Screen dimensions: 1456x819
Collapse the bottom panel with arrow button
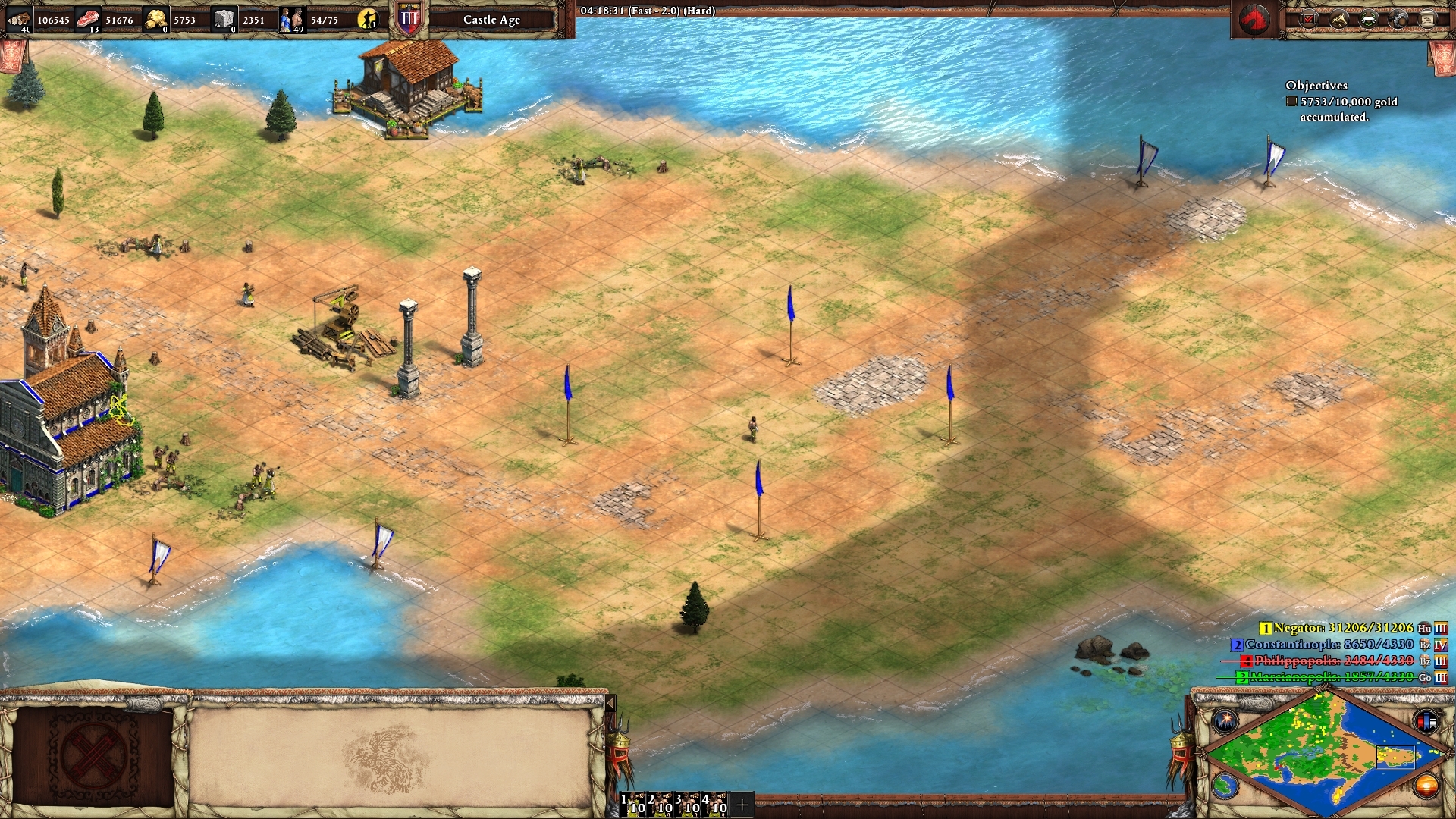click(x=610, y=704)
